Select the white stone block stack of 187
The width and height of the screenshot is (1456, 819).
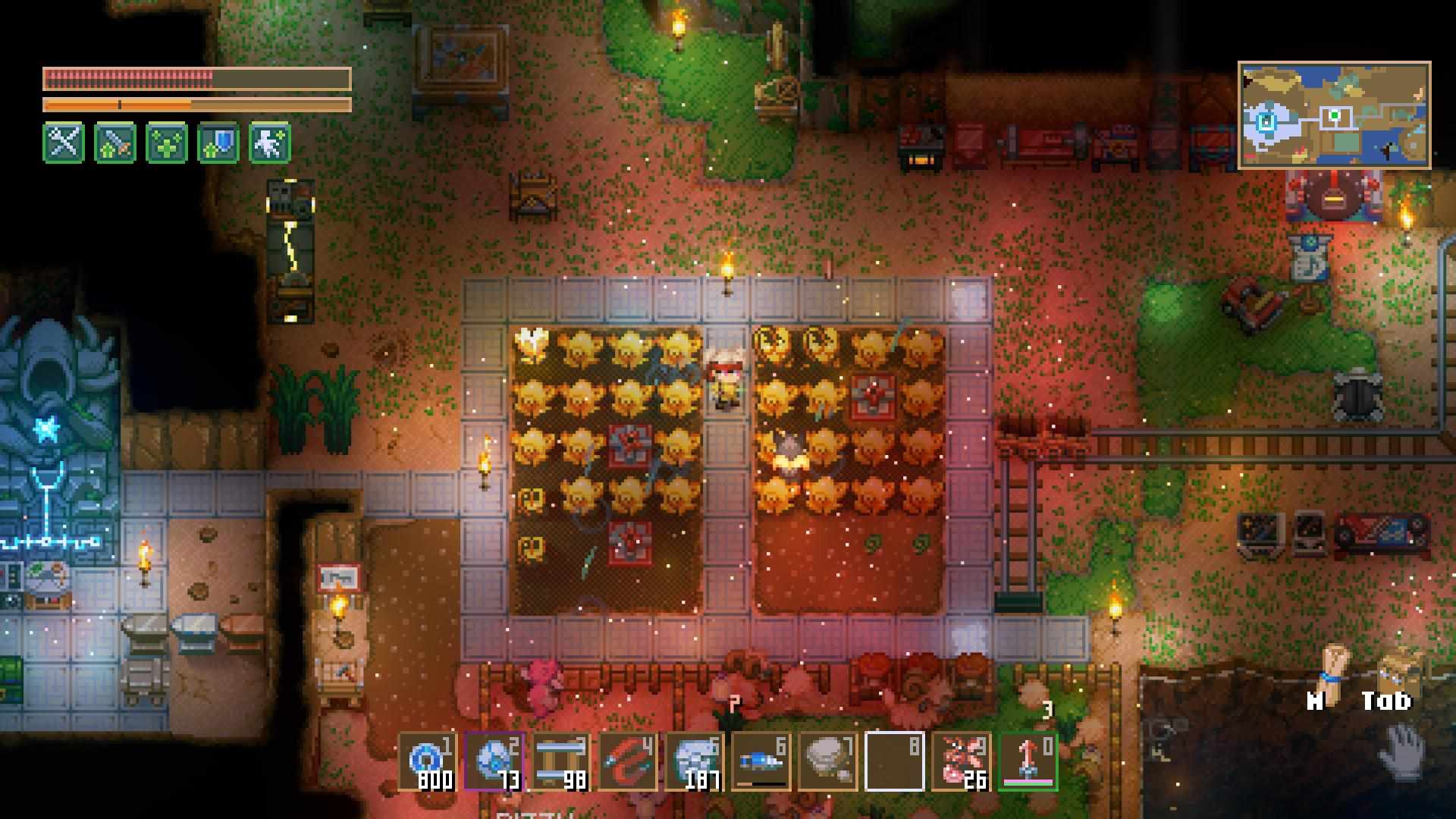(x=694, y=761)
